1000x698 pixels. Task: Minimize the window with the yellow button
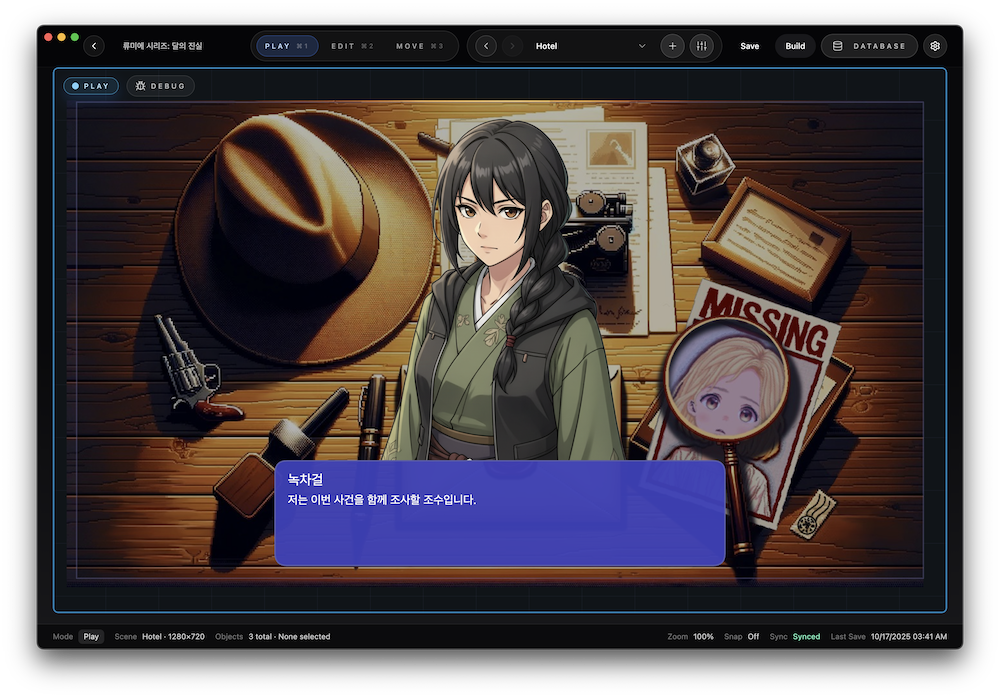coord(61,37)
